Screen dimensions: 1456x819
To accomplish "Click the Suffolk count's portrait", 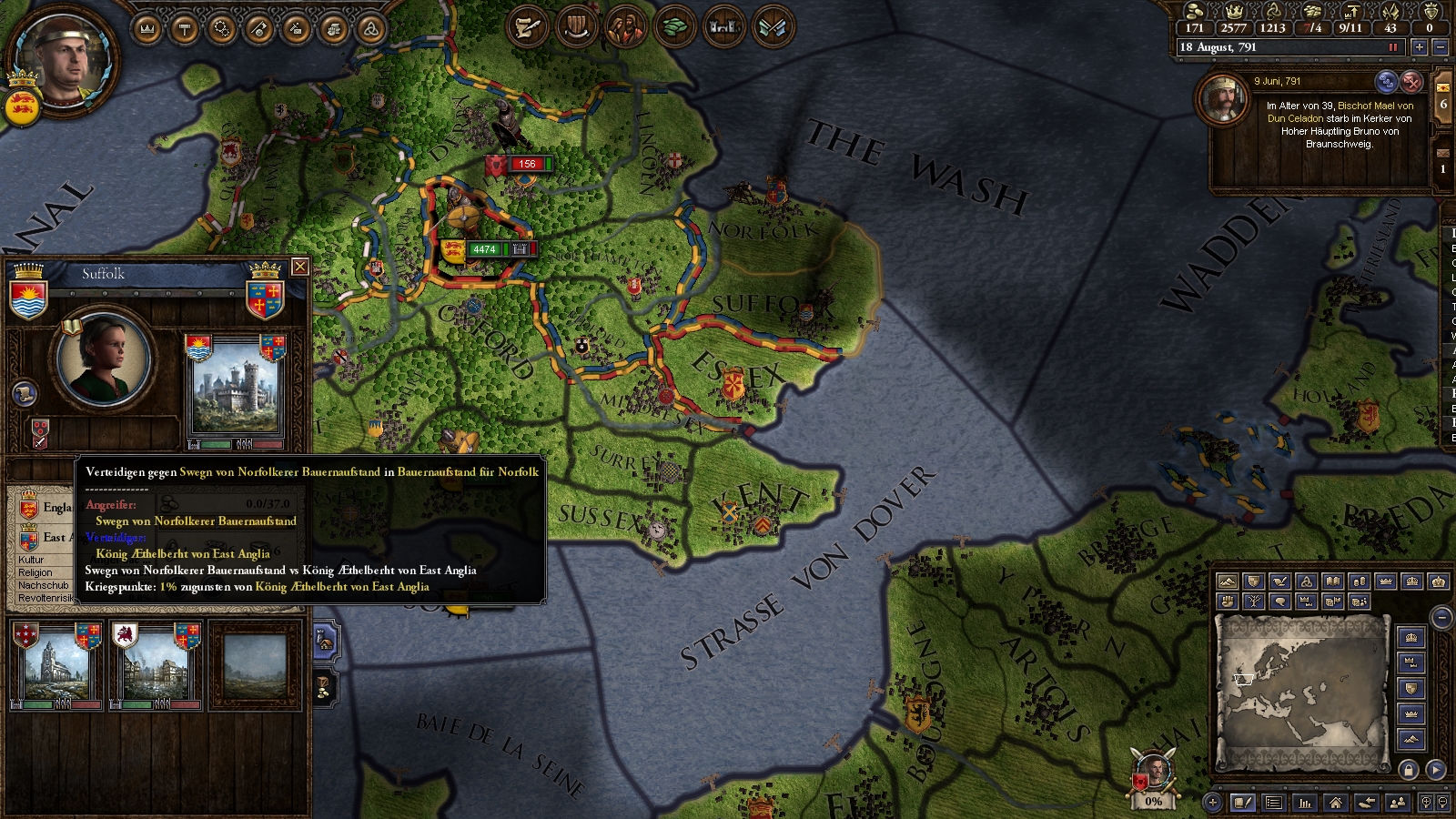I will tap(104, 358).
